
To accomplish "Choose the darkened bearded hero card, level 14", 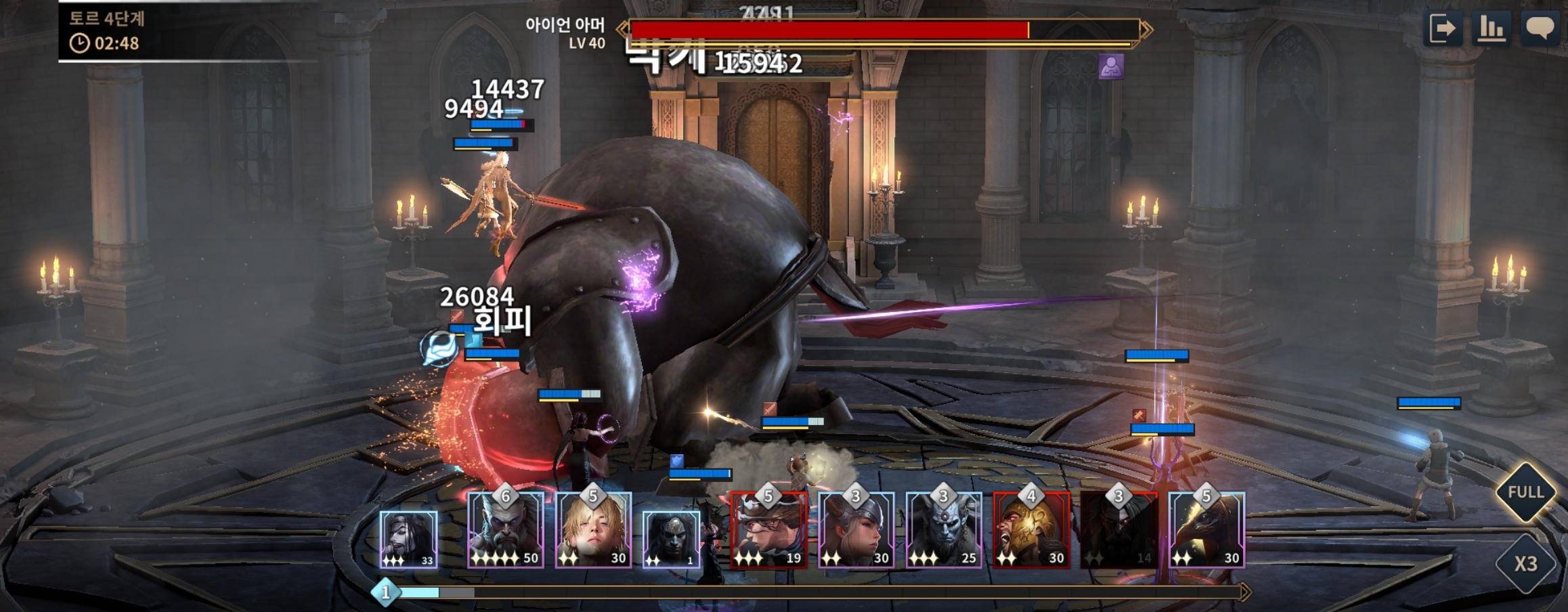I will (1118, 530).
